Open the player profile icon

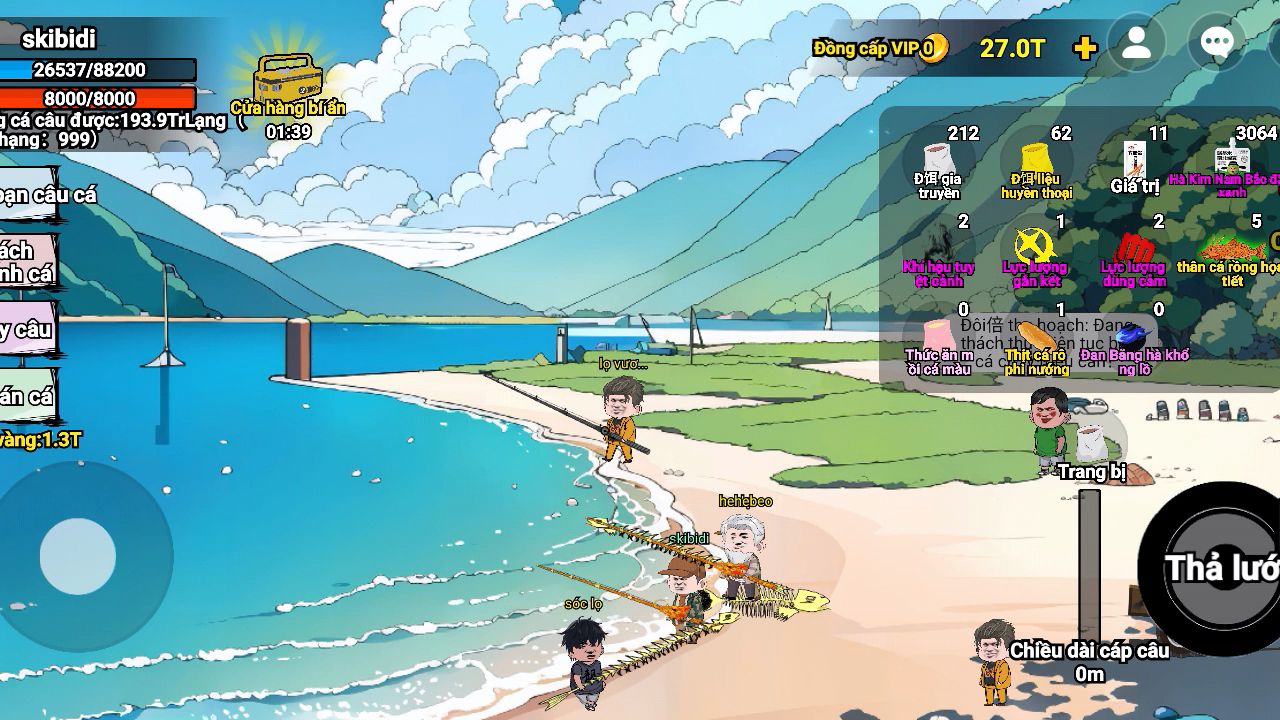(x=1137, y=44)
